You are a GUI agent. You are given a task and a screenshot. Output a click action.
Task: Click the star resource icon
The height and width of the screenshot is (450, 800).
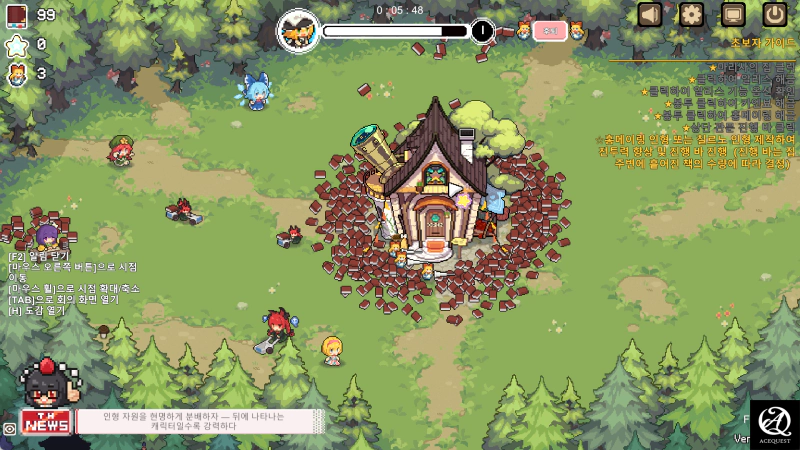[17, 45]
